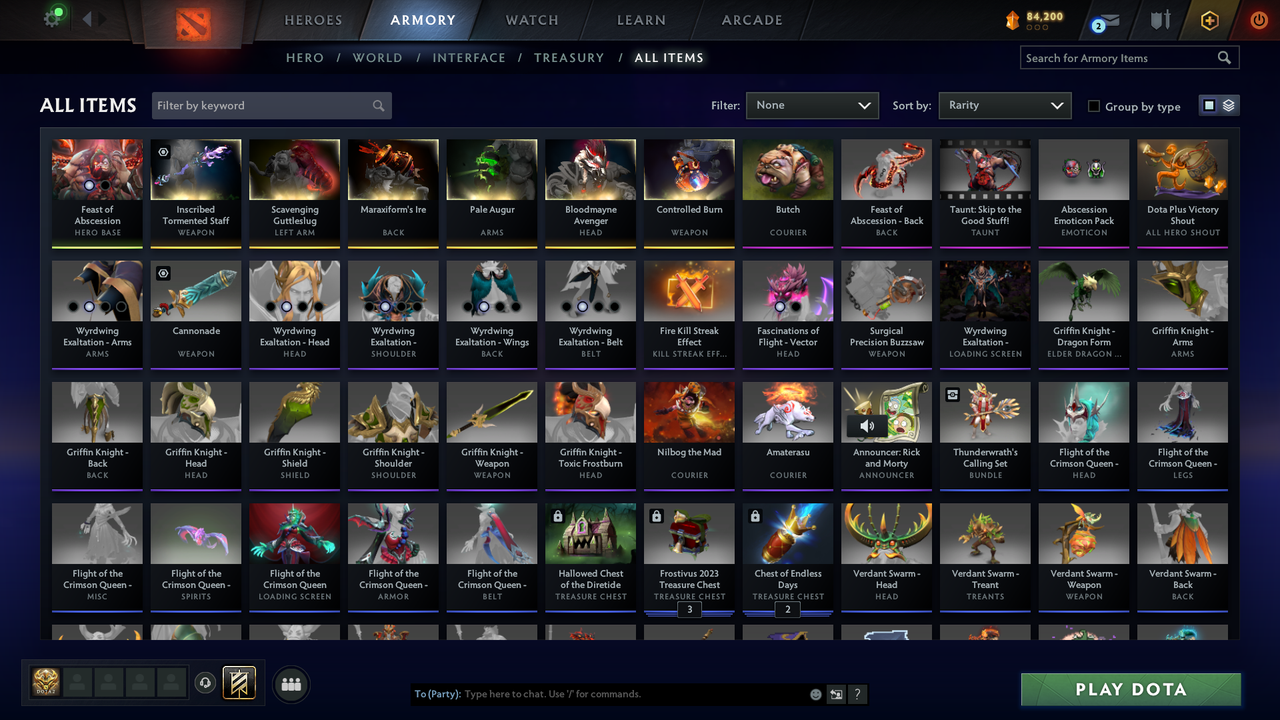The width and height of the screenshot is (1280, 720).
Task: Open the Sort by Rarity dropdown
Action: [x=1004, y=105]
